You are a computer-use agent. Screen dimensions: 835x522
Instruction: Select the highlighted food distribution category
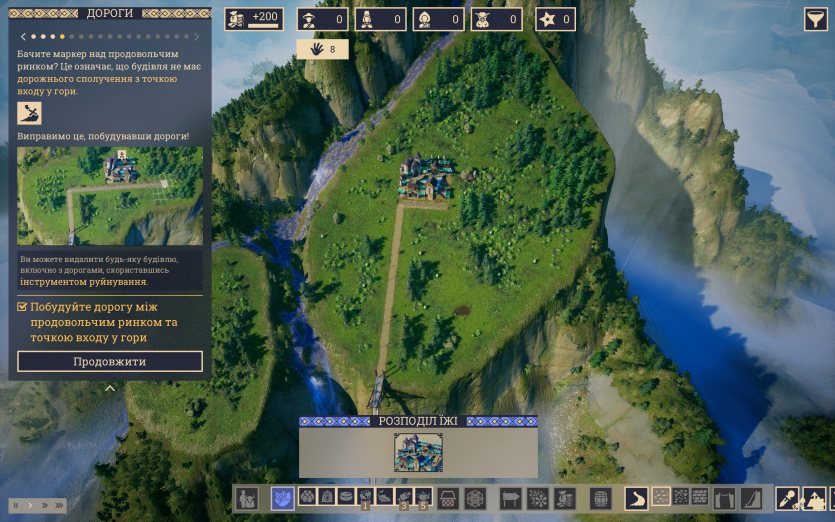tap(283, 497)
